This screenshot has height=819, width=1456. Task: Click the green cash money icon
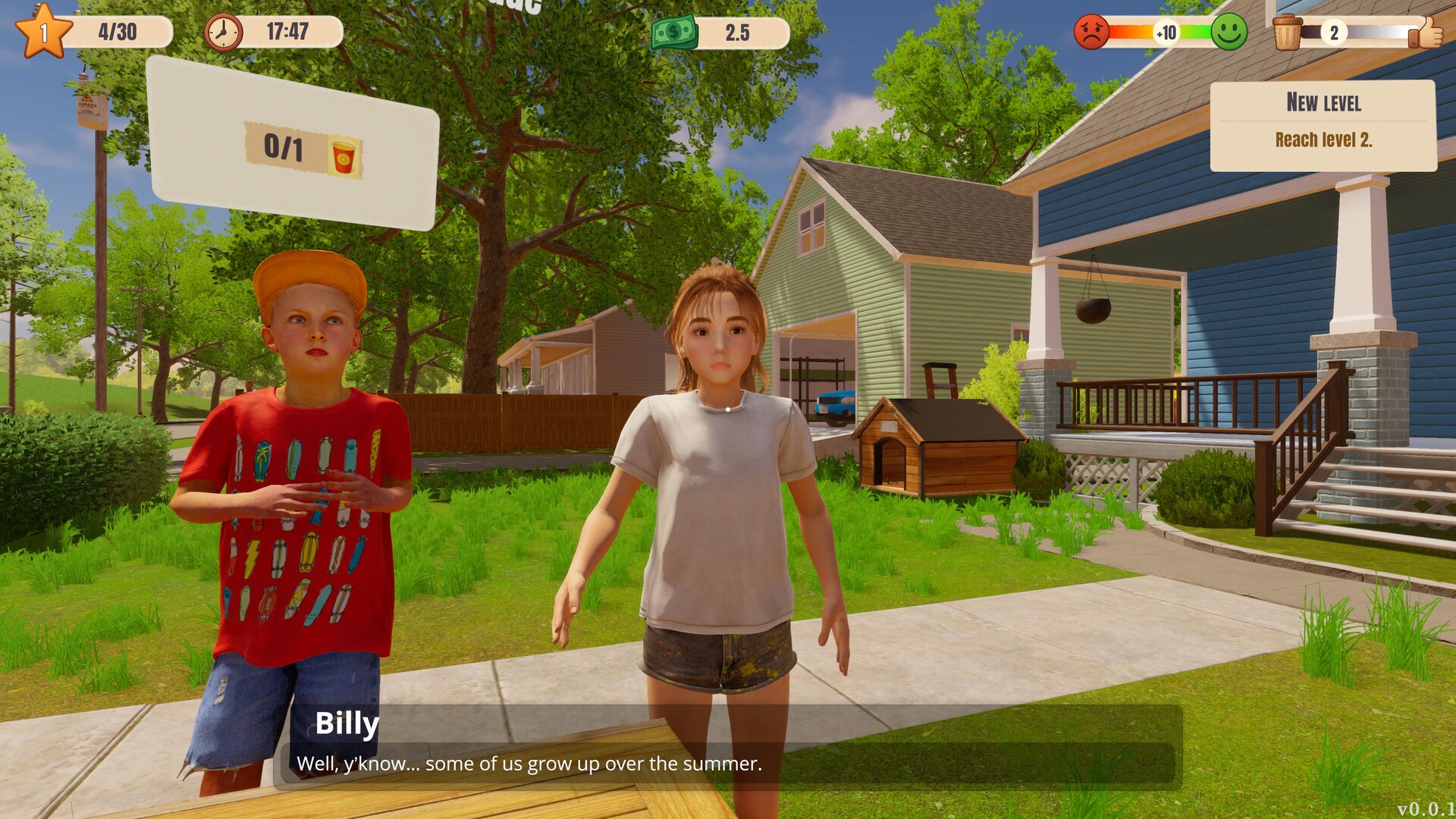(674, 33)
